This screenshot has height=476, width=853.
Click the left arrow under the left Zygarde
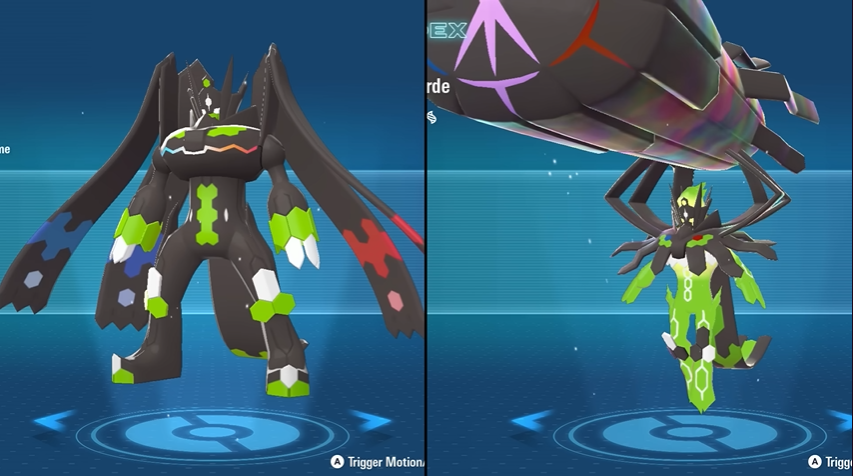click(x=52, y=421)
